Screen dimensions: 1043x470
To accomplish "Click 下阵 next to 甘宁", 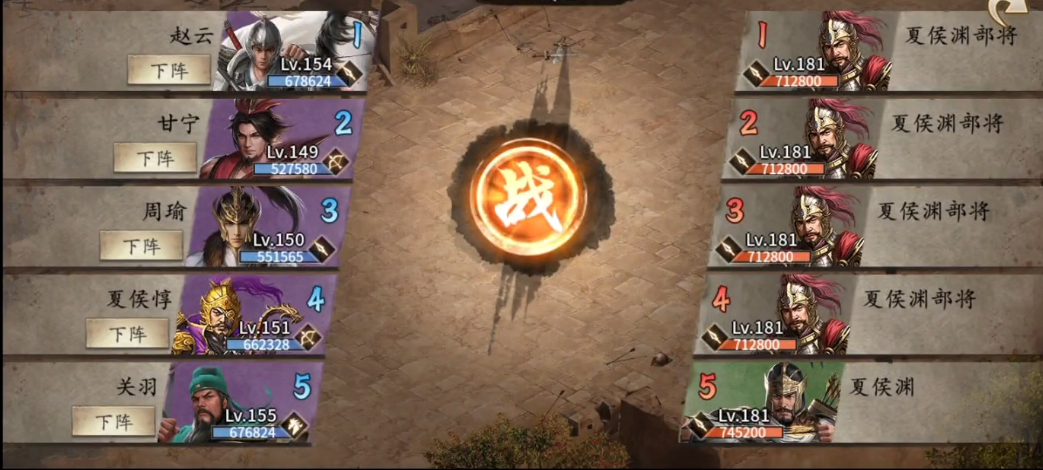I will click(155, 158).
